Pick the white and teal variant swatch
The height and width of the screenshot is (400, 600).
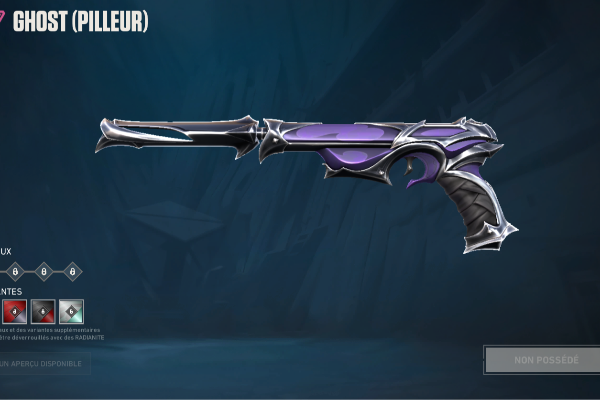(71, 311)
